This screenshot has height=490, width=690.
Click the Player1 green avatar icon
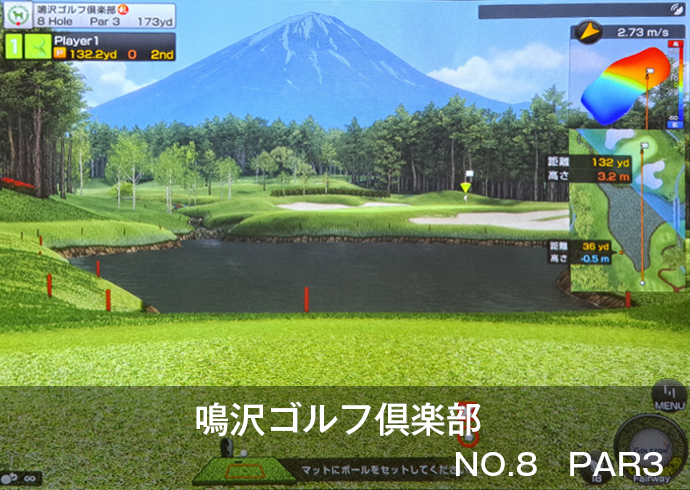39,46
